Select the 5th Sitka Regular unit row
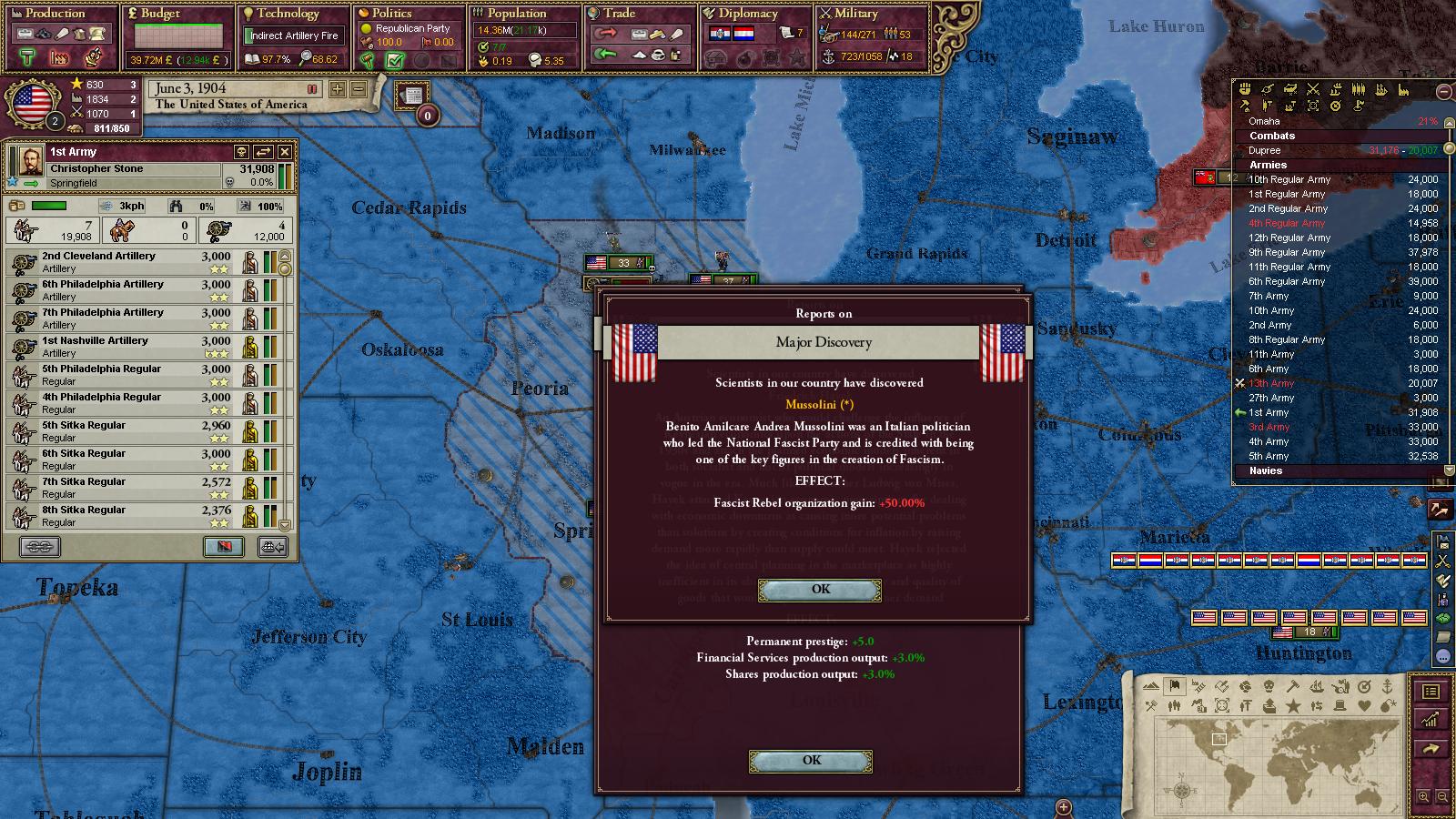The width and height of the screenshot is (1456, 819). (146, 431)
